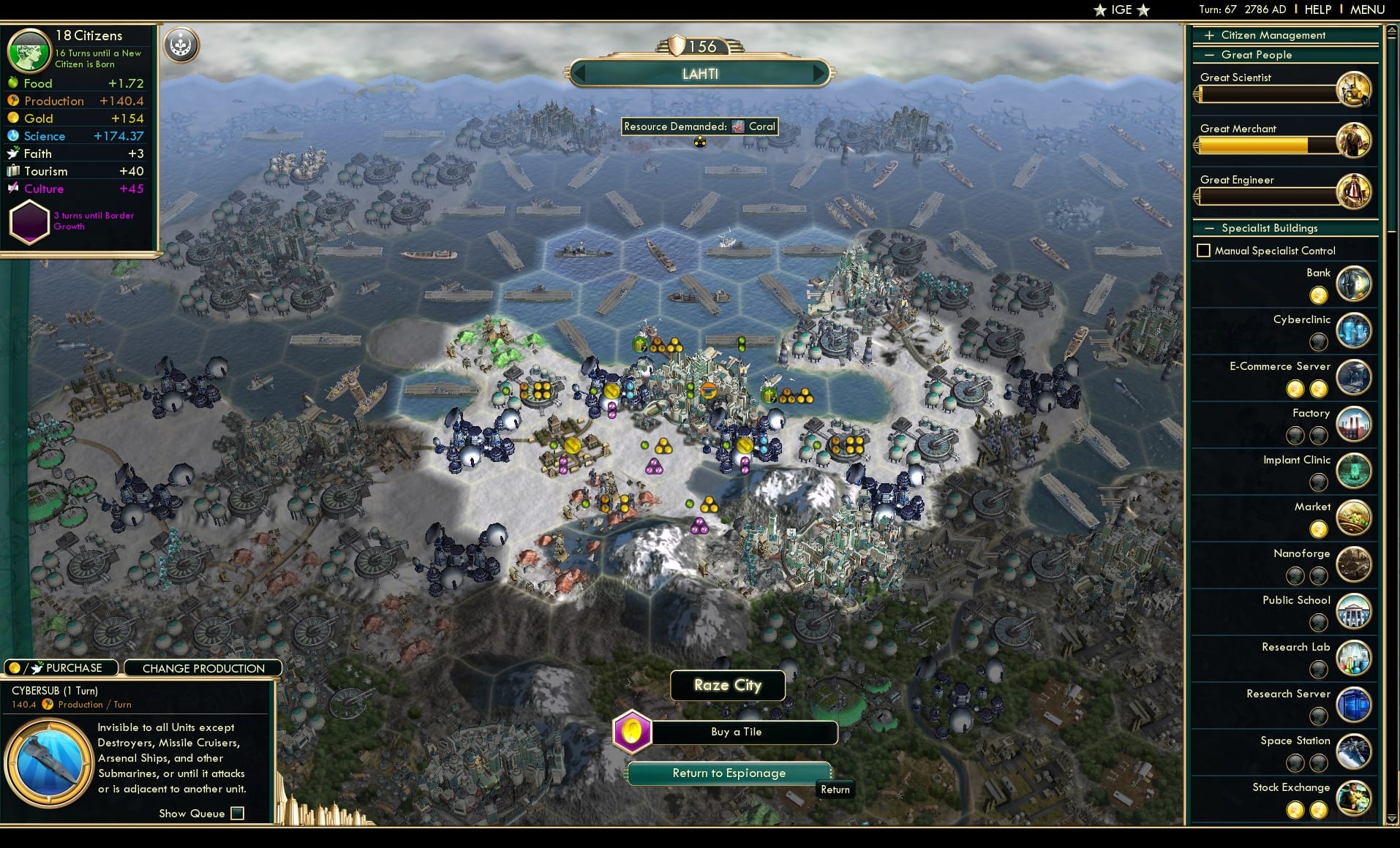
Task: Click Return to Espionage
Action: (x=729, y=773)
